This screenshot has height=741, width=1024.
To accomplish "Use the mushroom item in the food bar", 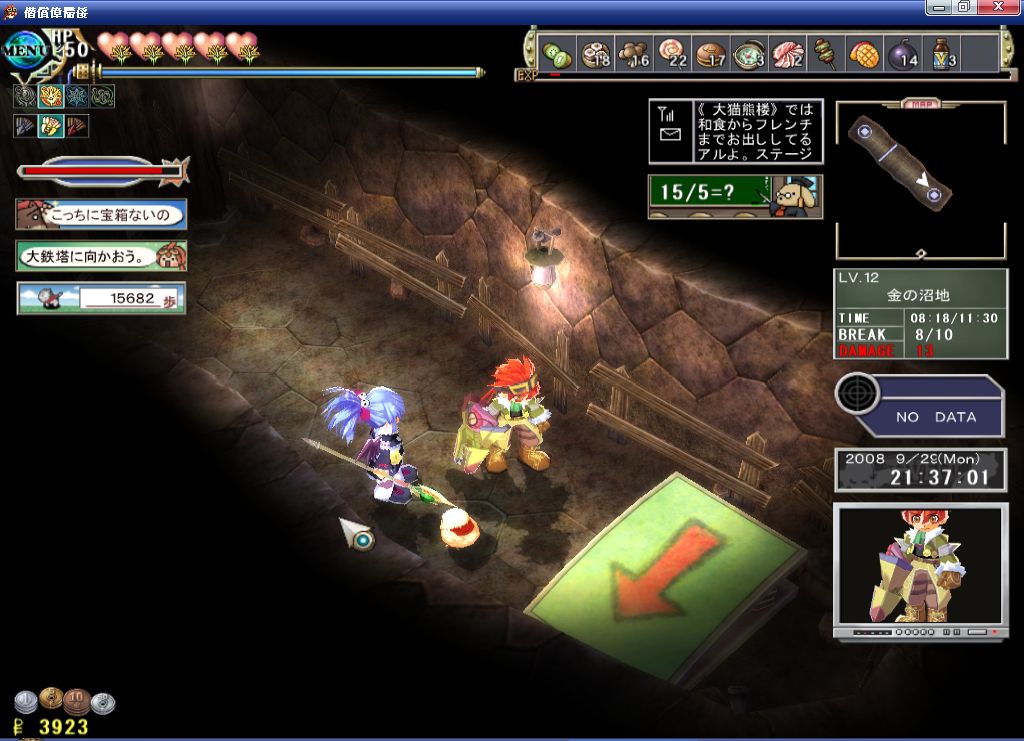I will coord(632,54).
